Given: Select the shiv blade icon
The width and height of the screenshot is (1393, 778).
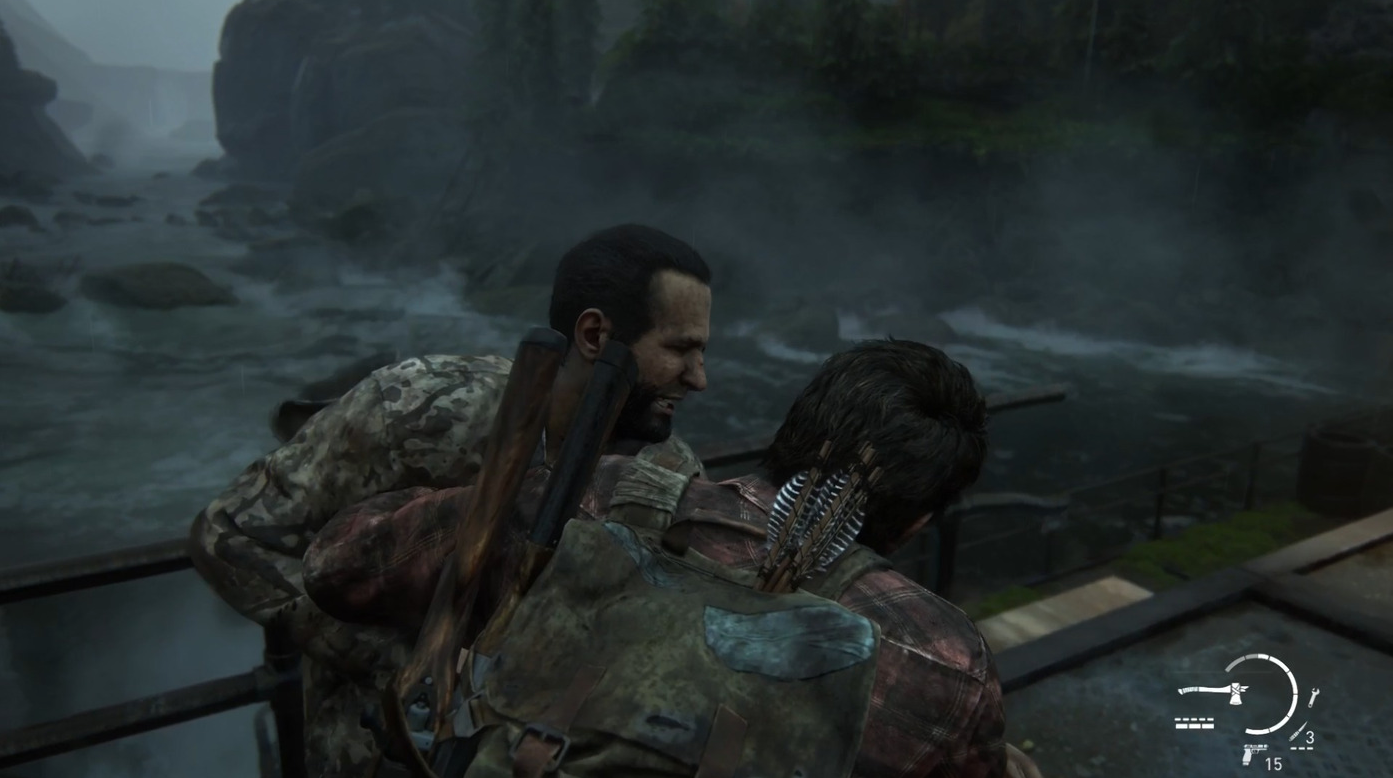Looking at the screenshot, I should tap(1298, 731).
